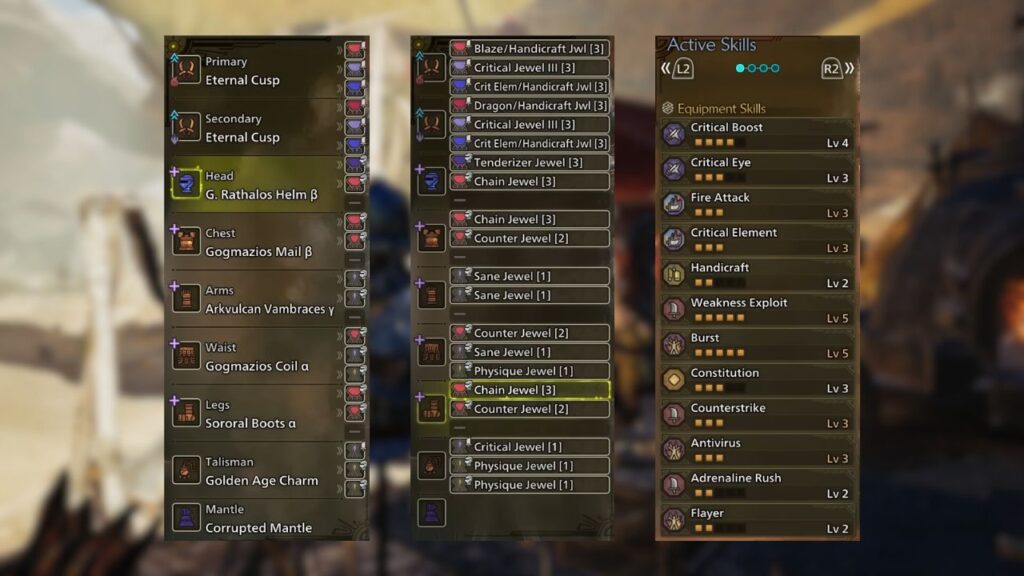Screen dimensions: 1024x576
Task: Click the highlighted Chain Jewel [3] row
Action: click(529, 390)
